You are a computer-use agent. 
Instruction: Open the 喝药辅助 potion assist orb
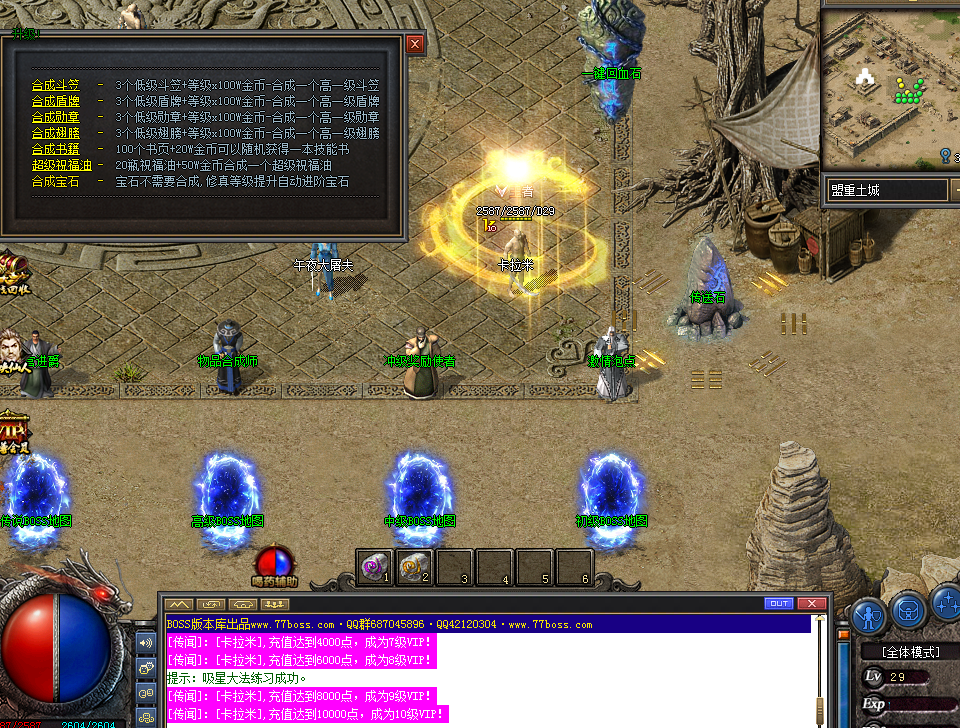coord(273,563)
